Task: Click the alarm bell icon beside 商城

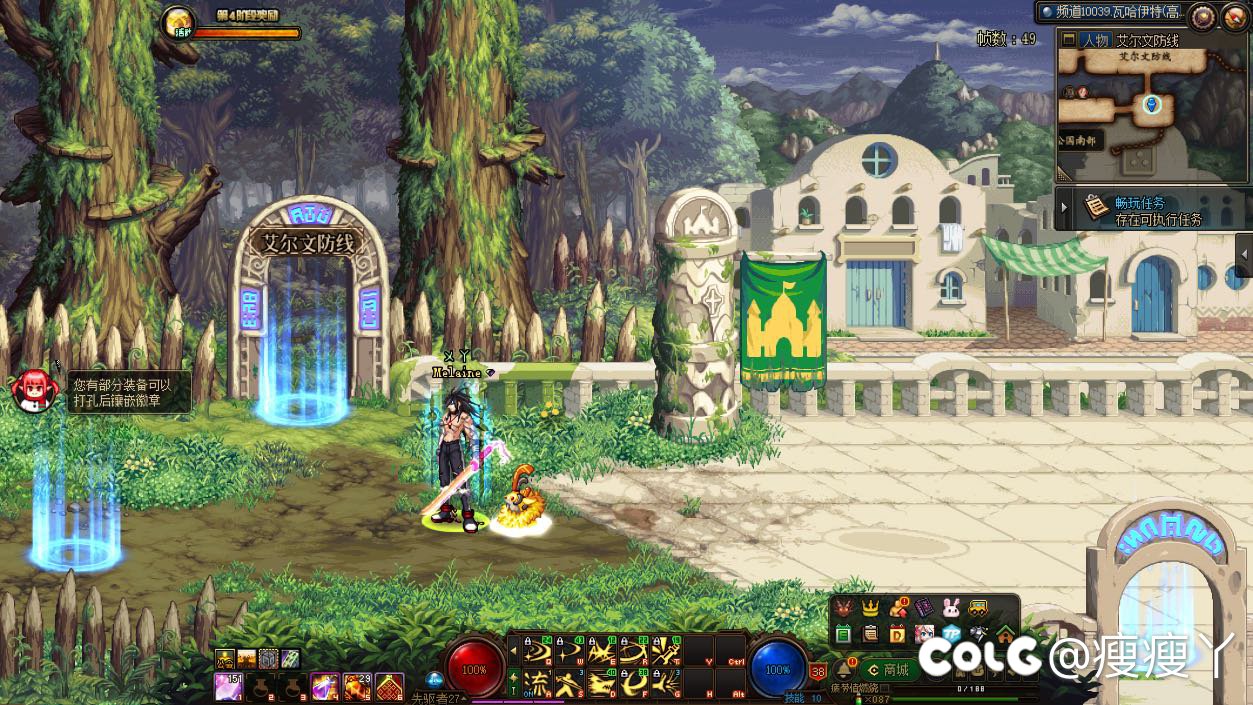Action: click(x=842, y=669)
